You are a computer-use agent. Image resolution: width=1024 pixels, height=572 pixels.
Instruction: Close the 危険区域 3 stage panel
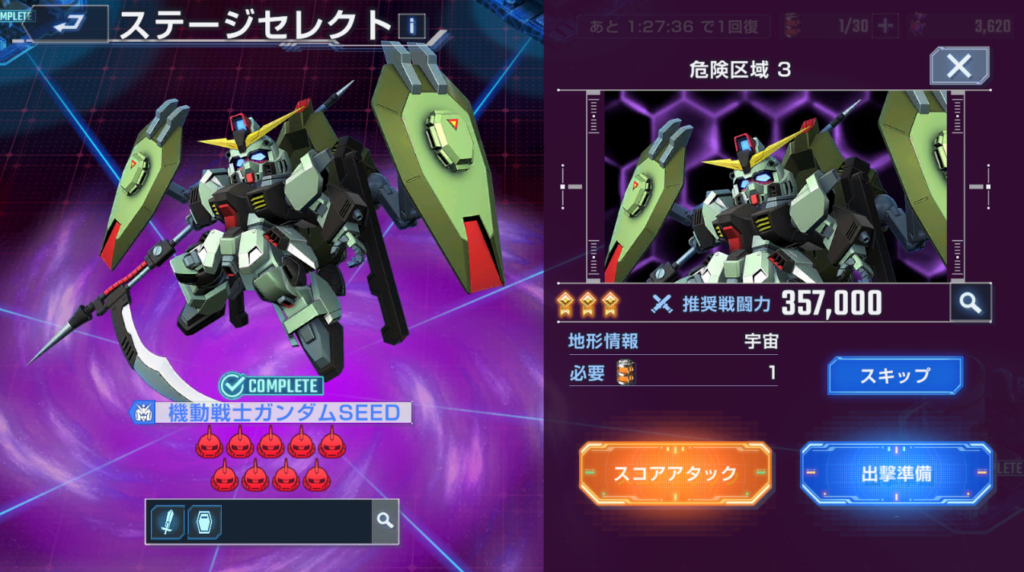958,67
